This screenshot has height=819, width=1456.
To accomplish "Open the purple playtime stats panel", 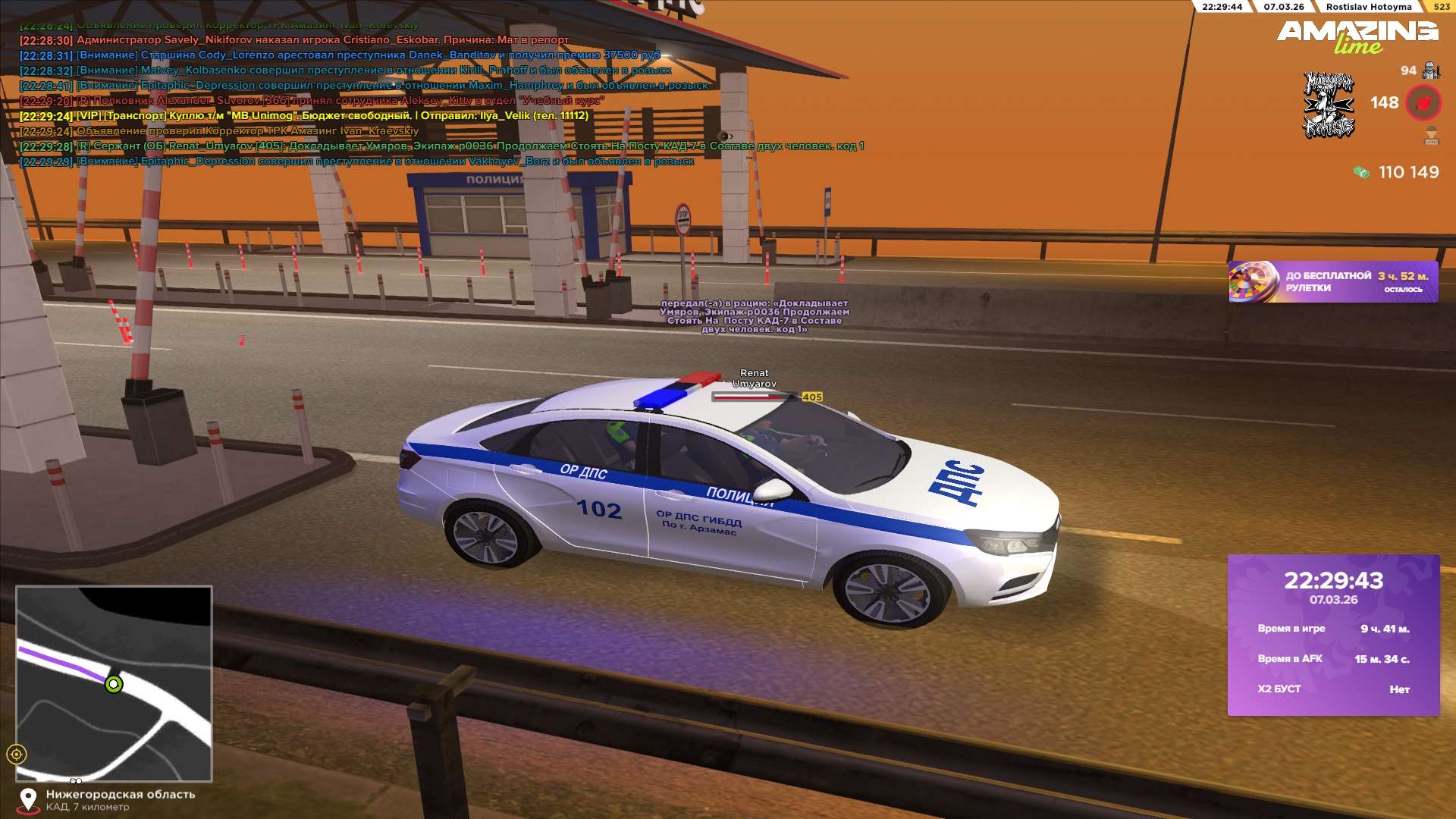I will (x=1333, y=635).
